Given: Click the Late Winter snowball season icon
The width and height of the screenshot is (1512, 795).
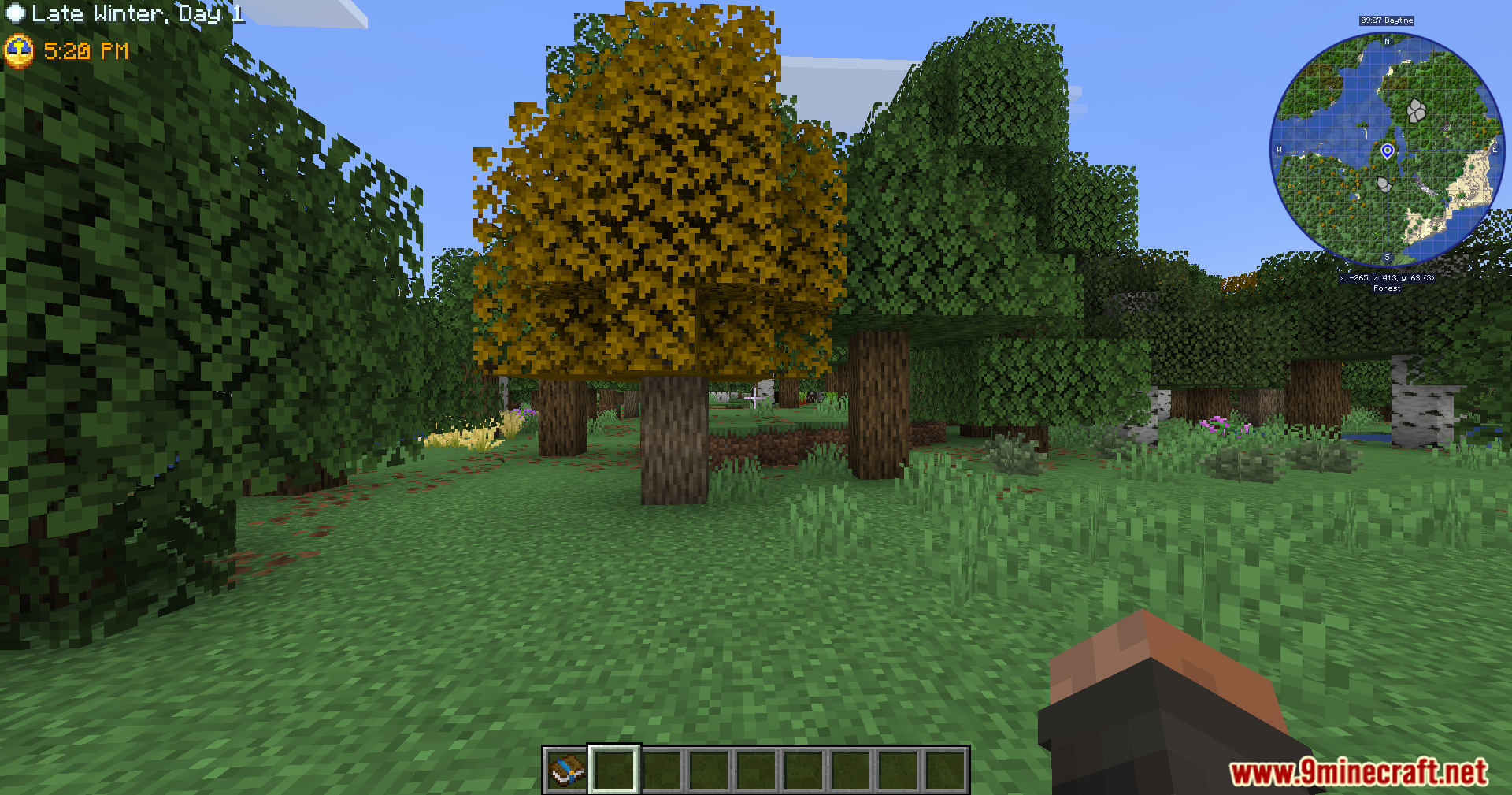Looking at the screenshot, I should 16,13.
